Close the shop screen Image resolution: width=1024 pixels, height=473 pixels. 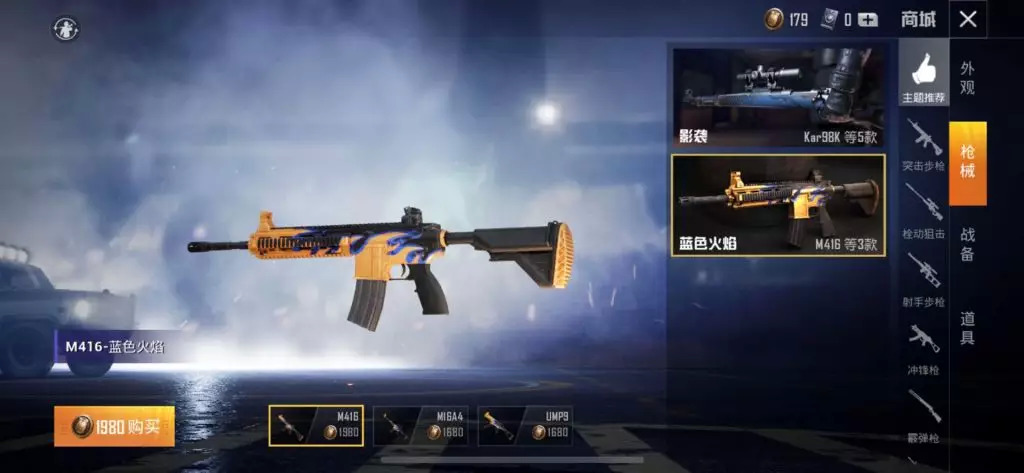click(967, 19)
